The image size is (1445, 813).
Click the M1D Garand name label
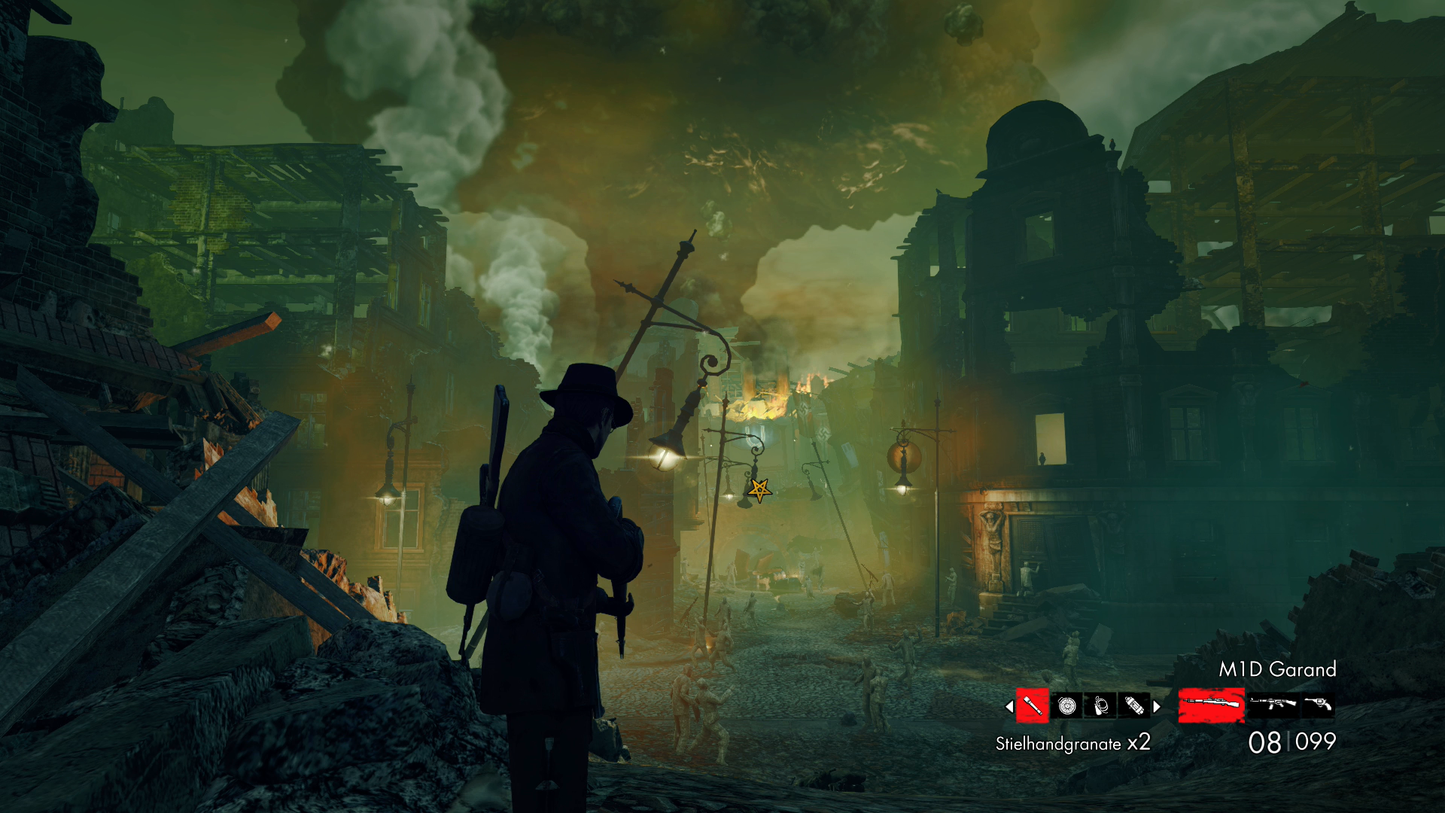[1277, 670]
